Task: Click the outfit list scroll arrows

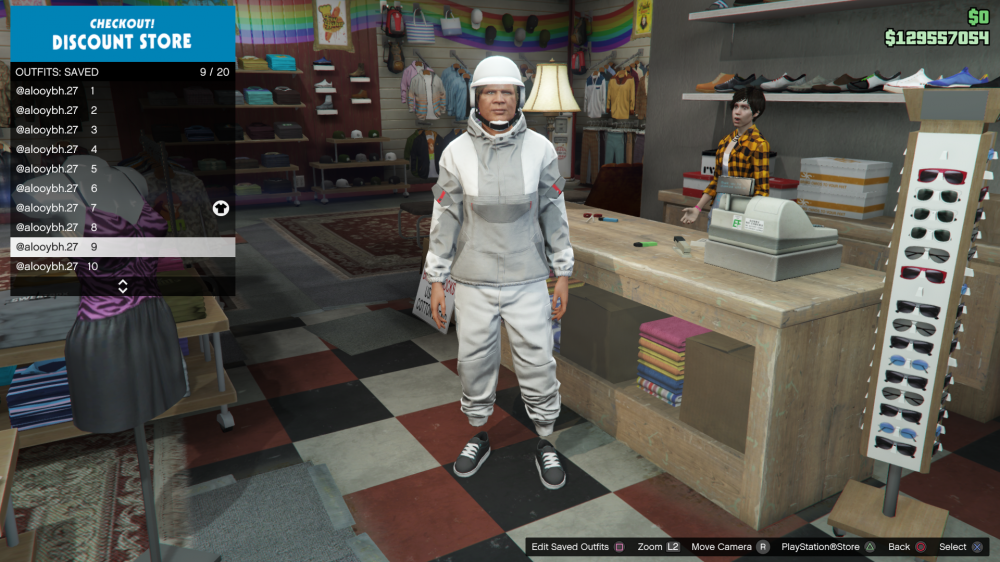Action: 123,286
